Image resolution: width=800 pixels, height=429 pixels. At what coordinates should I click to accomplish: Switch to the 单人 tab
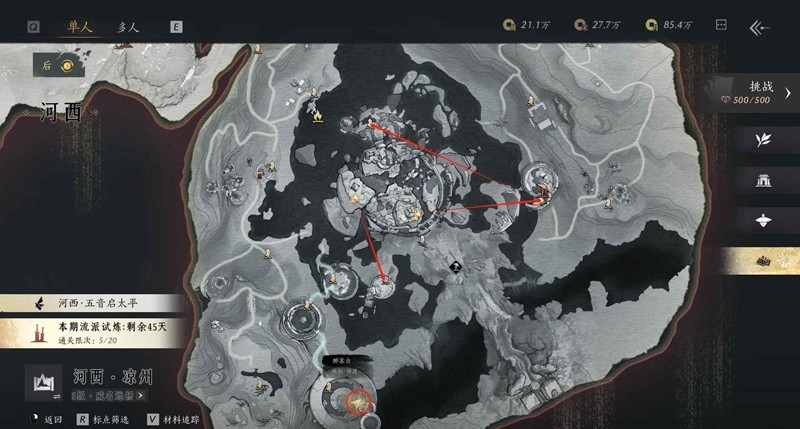pyautogui.click(x=77, y=26)
